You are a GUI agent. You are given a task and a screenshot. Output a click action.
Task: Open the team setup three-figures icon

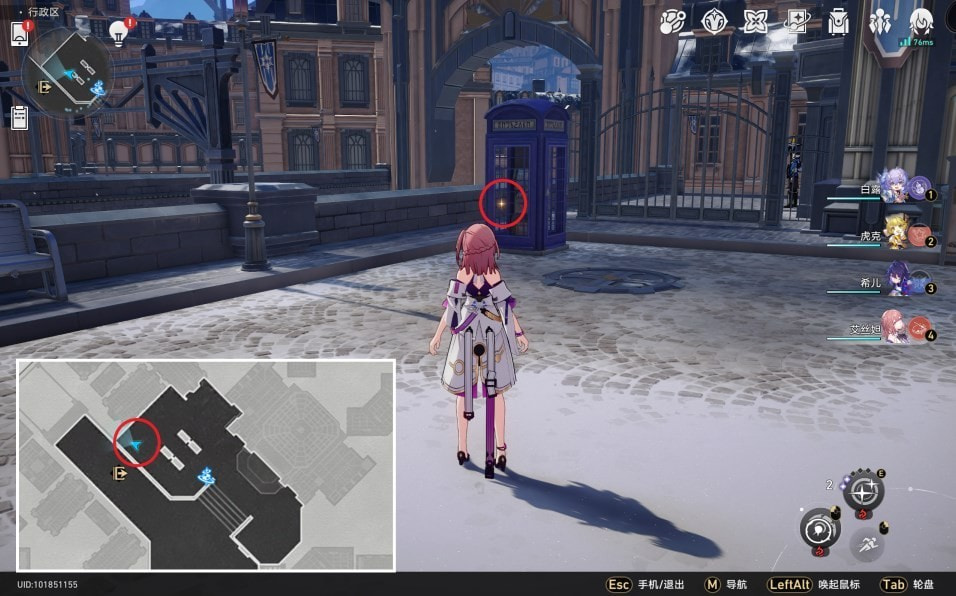point(880,21)
